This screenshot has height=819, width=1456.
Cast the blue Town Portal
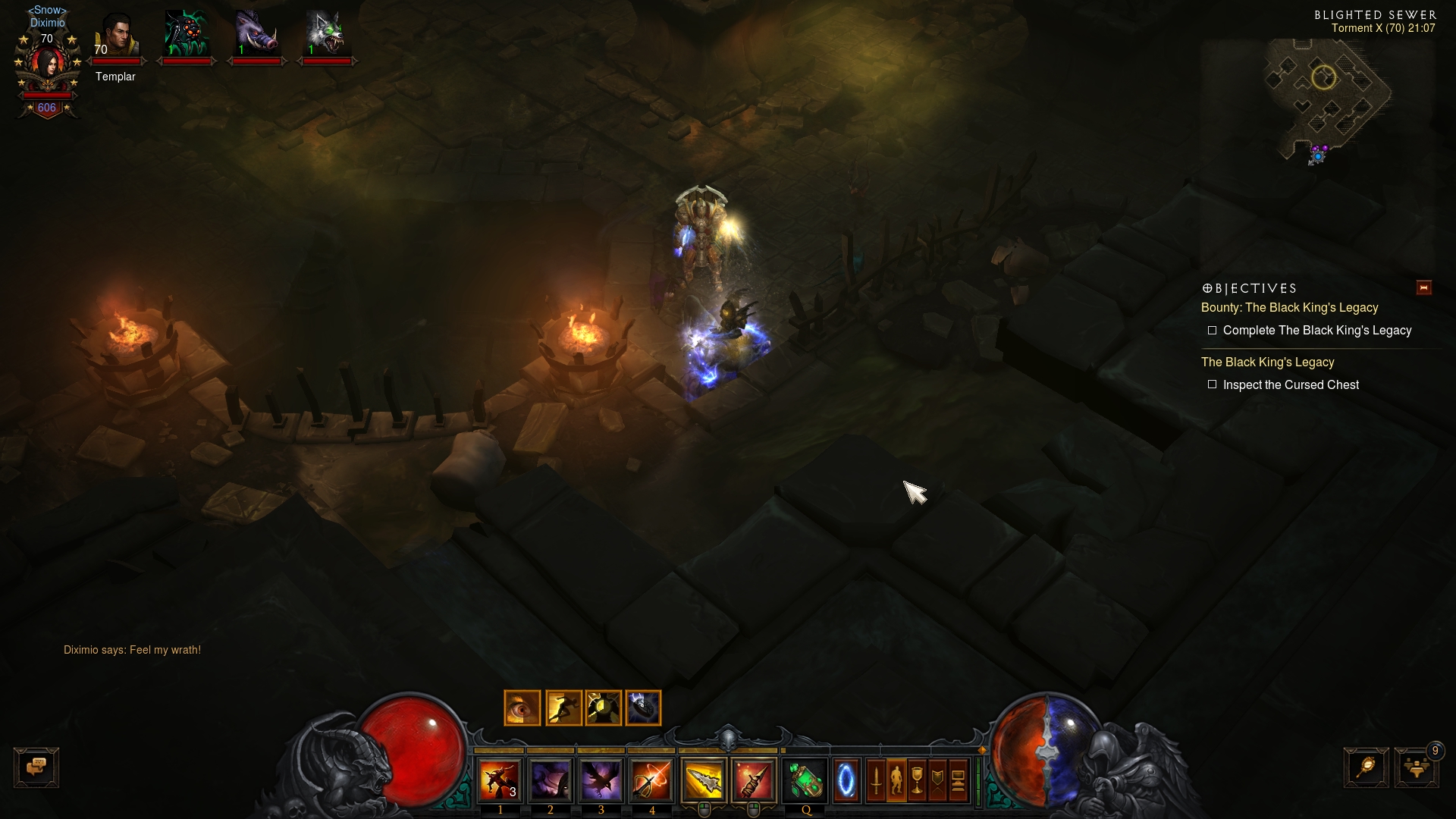coord(846,780)
